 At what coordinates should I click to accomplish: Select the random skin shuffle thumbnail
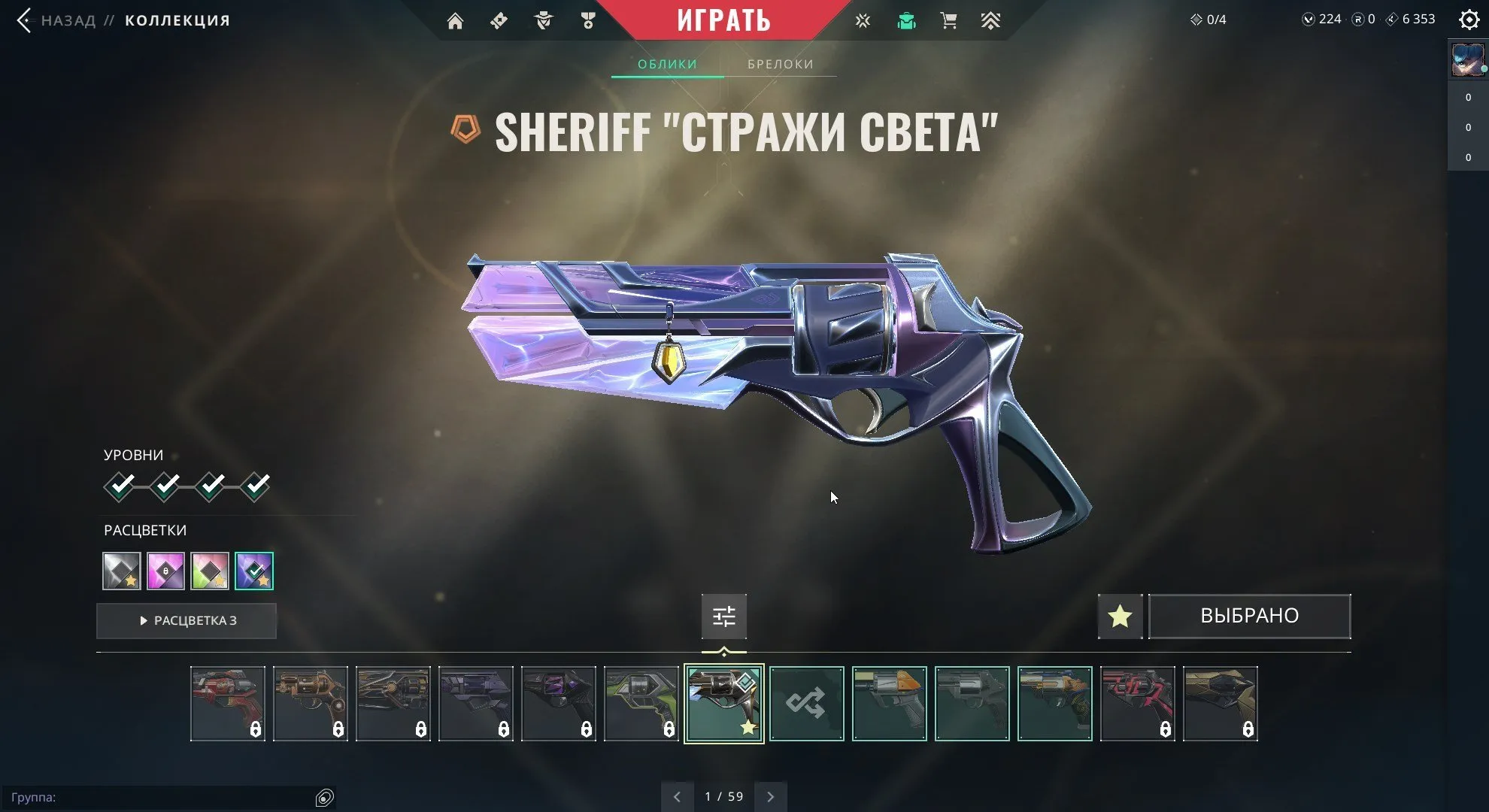tap(806, 704)
